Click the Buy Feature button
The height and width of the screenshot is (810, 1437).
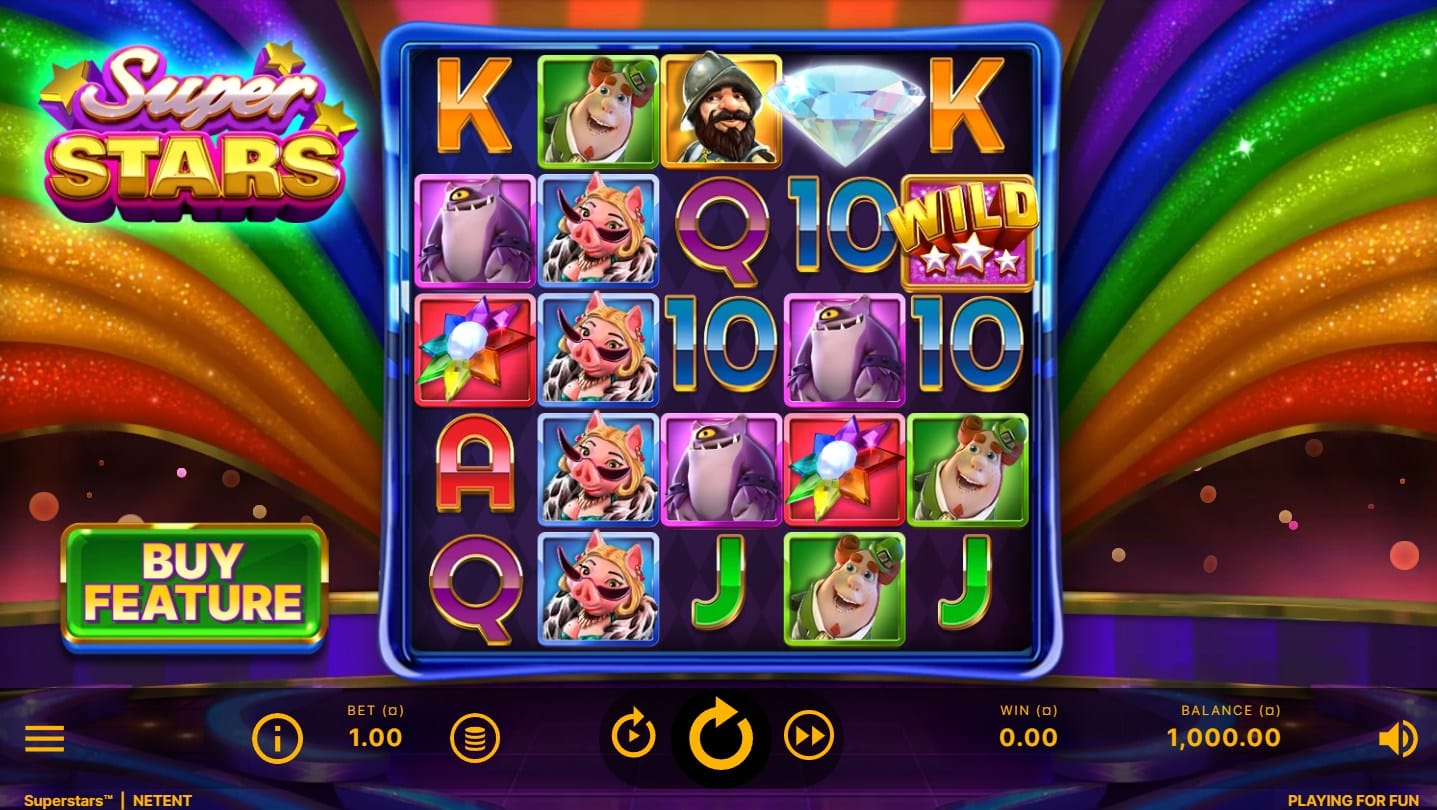click(x=194, y=583)
